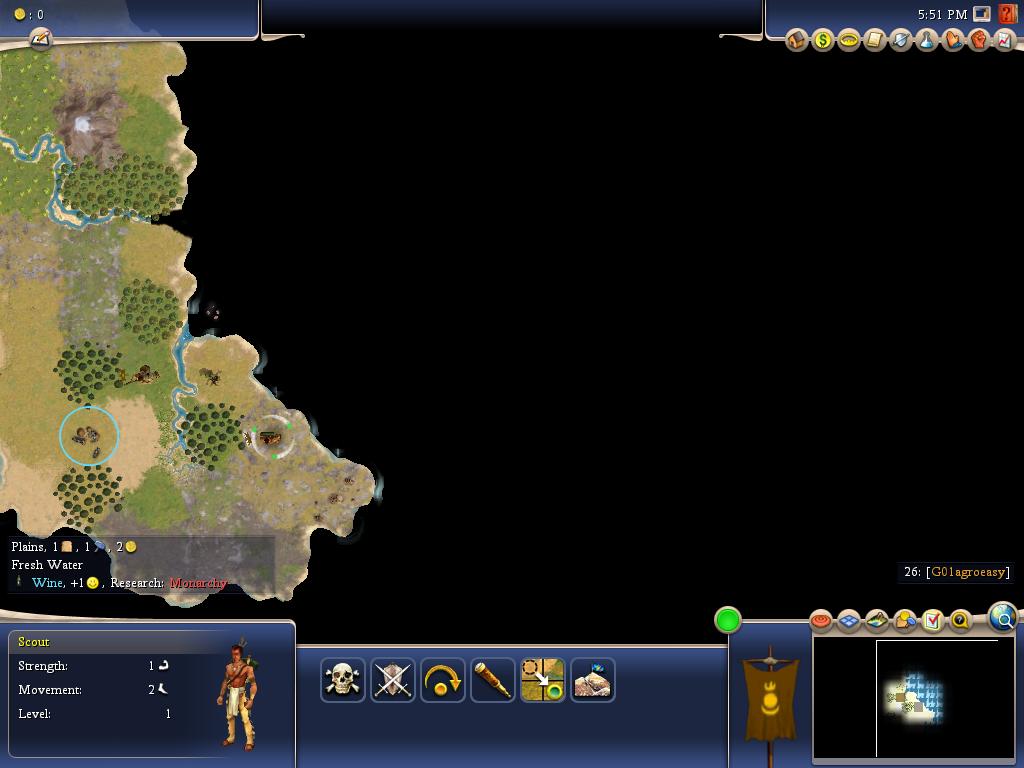This screenshot has height=768, width=1024.
Task: Fortify the Scout with the crossed-swords shield button
Action: tap(393, 680)
